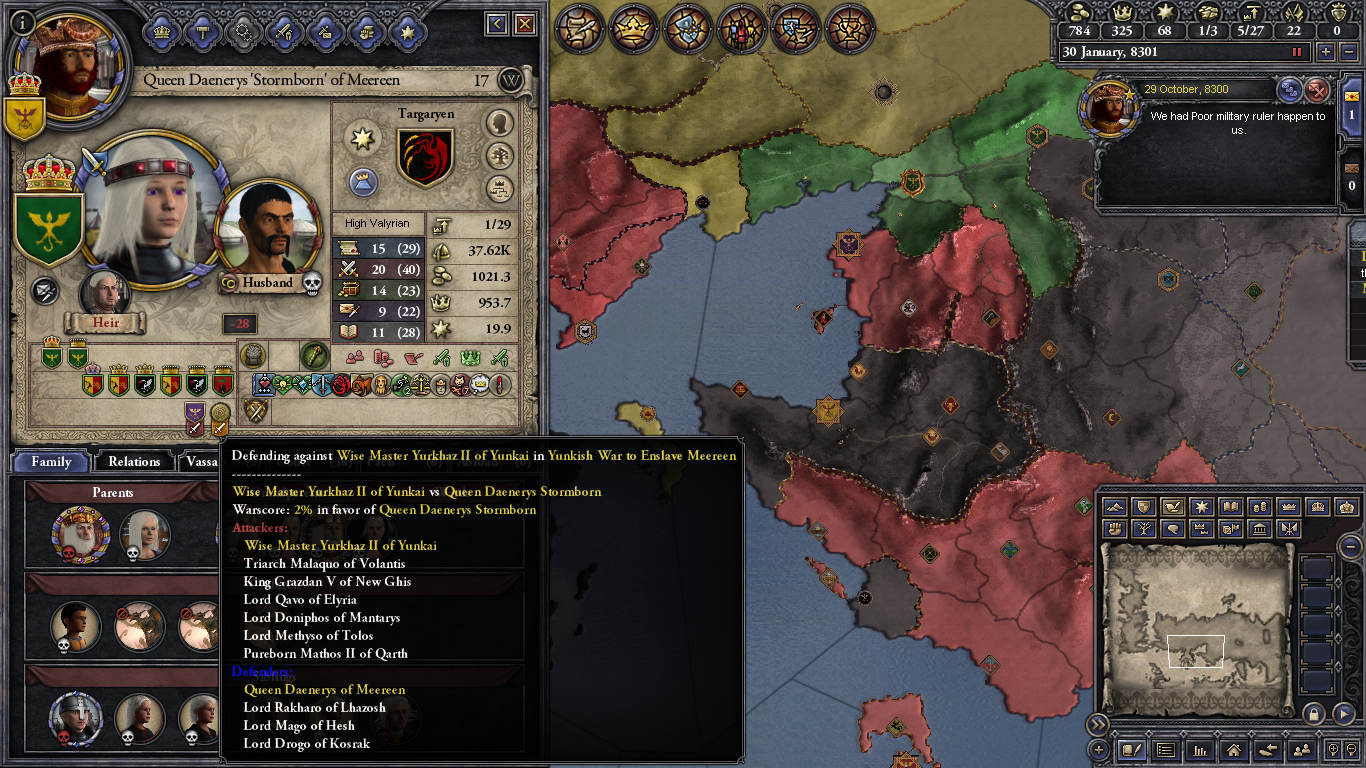The image size is (1366, 768).
Task: Toggle the revolt risk fist map mode
Action: click(1114, 529)
